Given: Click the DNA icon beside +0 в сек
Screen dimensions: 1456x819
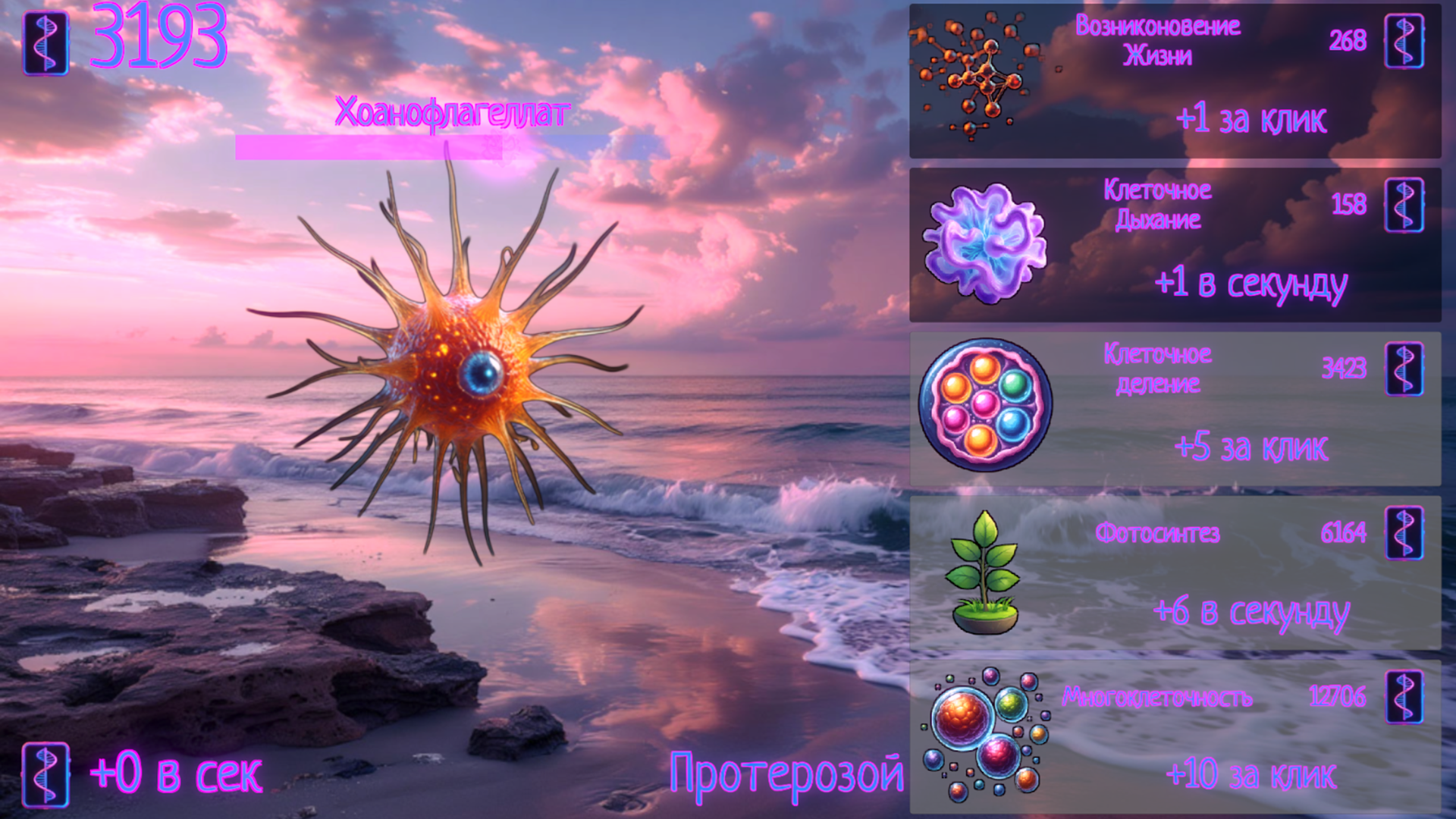Looking at the screenshot, I should coord(45,773).
